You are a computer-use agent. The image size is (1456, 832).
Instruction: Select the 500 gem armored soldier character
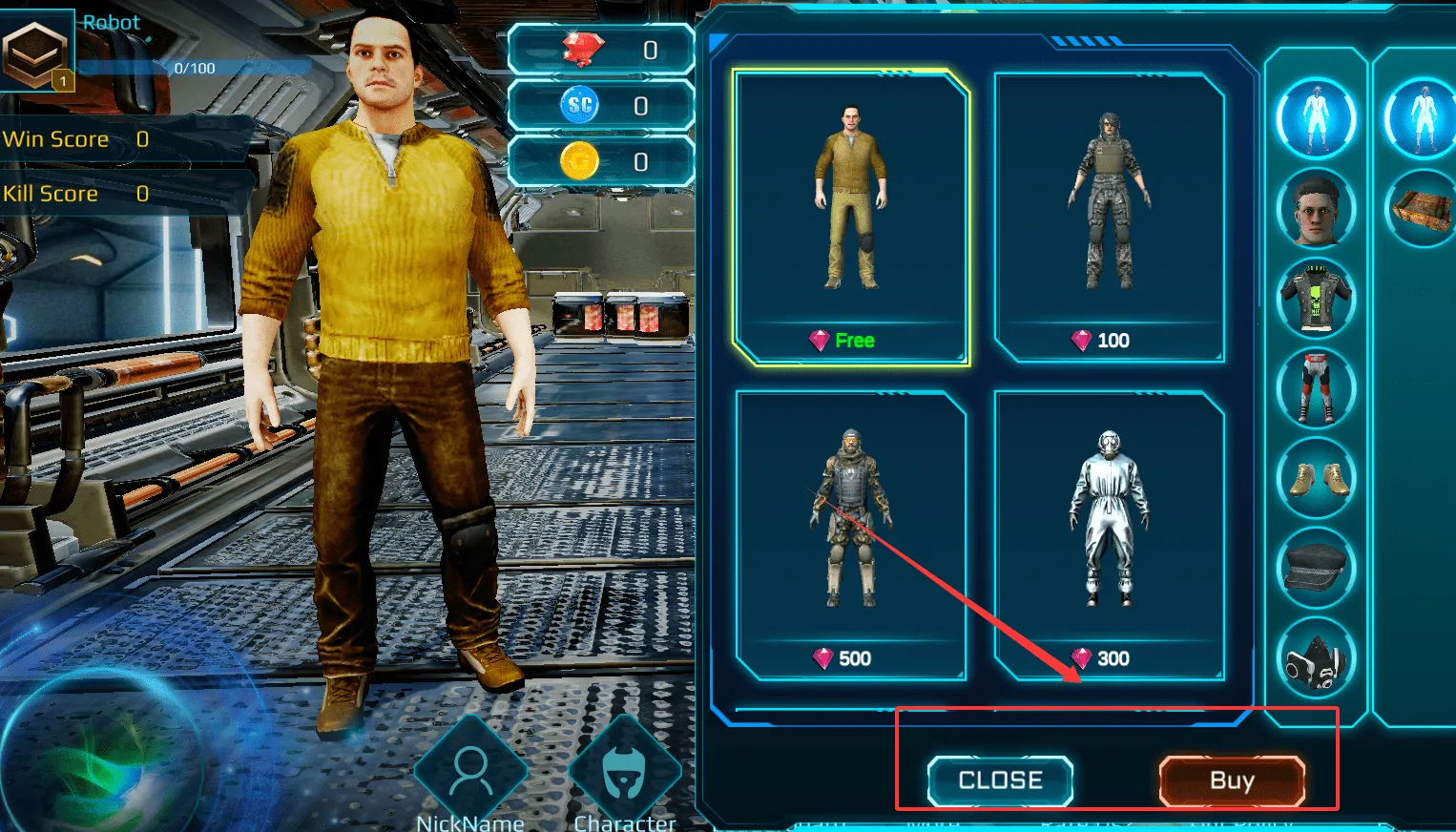[851, 535]
